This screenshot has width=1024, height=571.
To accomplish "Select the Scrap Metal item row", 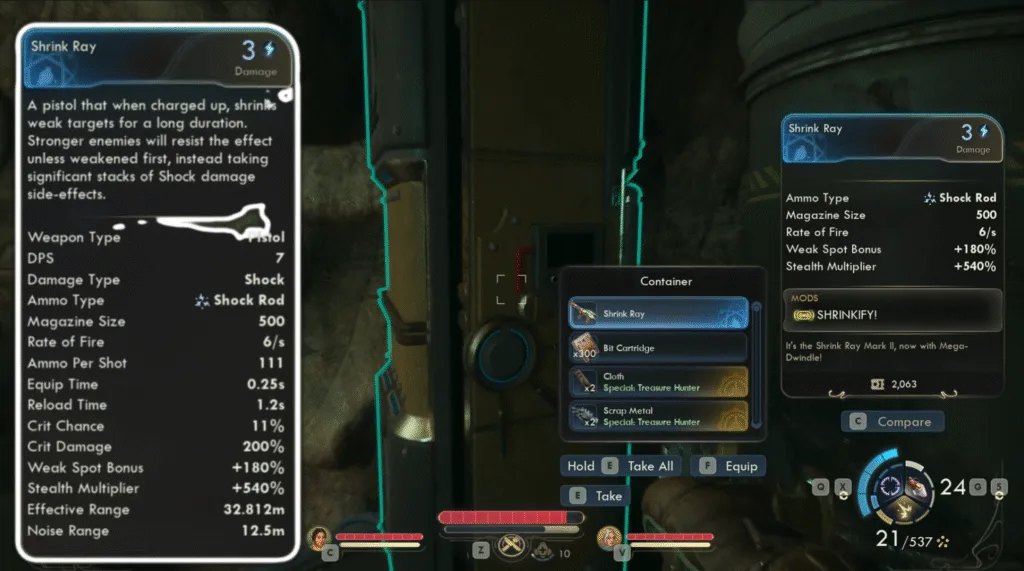I will 658,416.
